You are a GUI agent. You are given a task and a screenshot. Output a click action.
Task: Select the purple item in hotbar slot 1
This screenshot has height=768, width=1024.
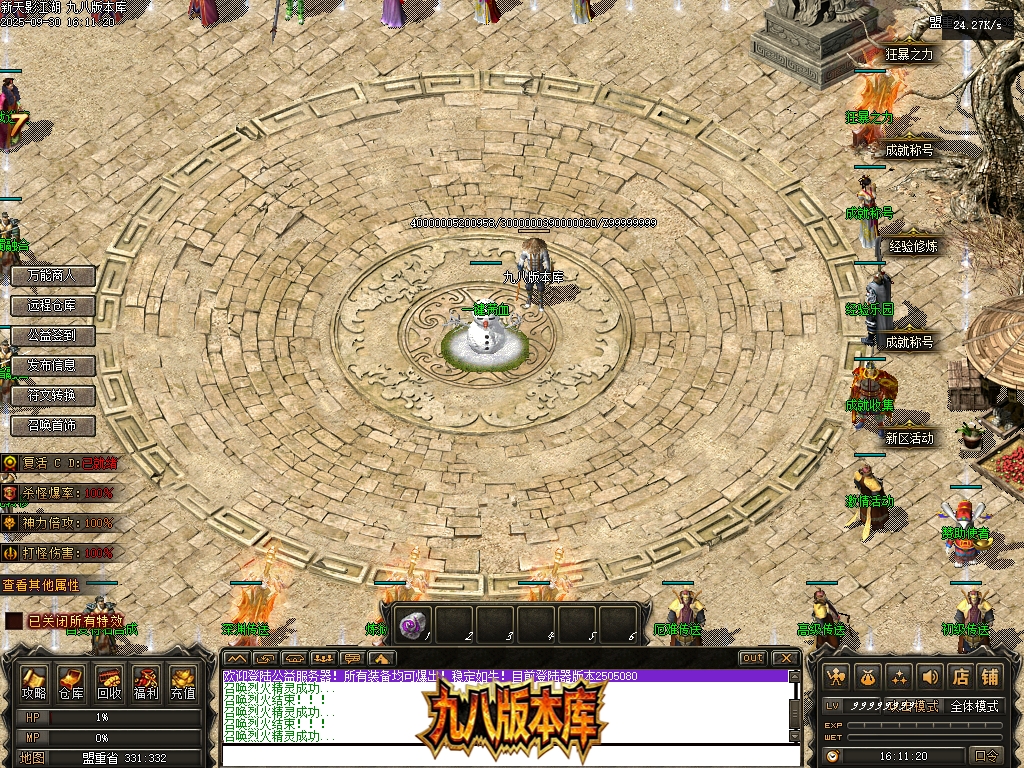click(411, 625)
